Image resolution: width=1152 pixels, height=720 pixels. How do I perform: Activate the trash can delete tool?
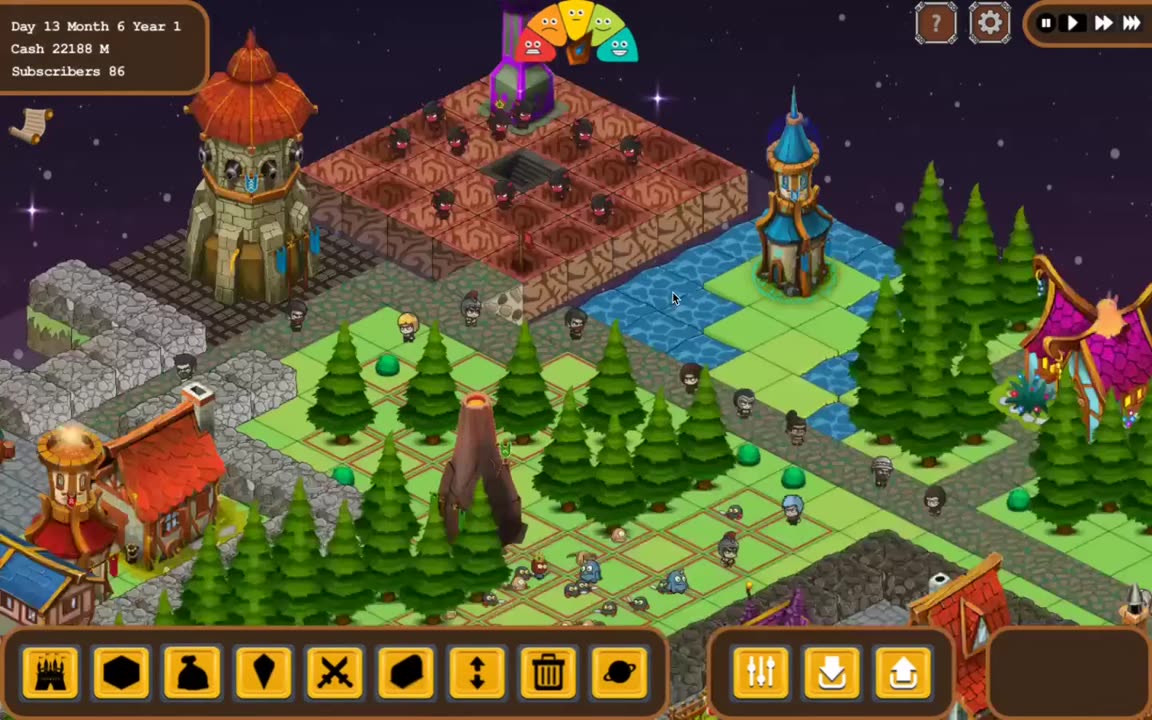tap(548, 671)
